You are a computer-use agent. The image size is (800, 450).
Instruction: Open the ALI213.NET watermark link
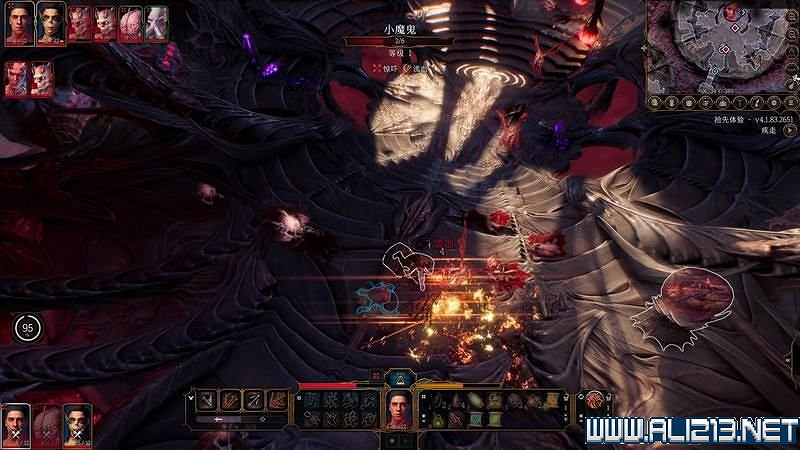point(690,431)
